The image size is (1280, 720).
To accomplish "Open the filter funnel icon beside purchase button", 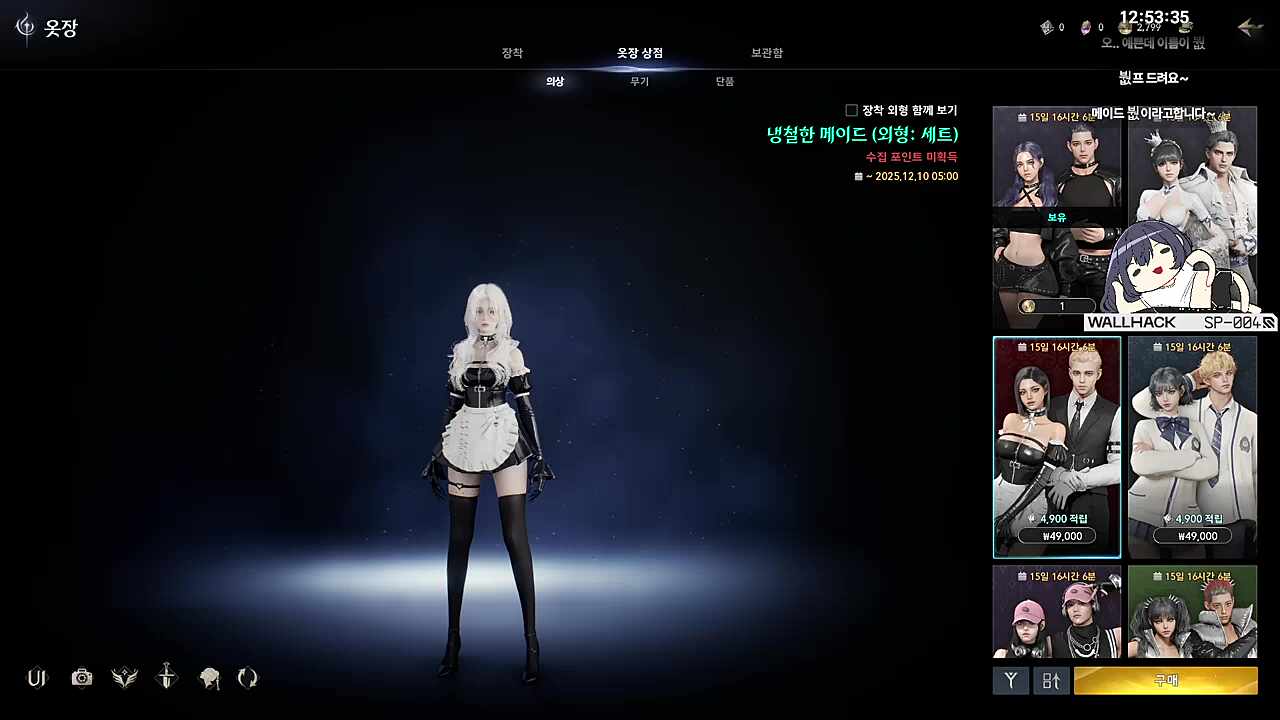I will point(1010,681).
